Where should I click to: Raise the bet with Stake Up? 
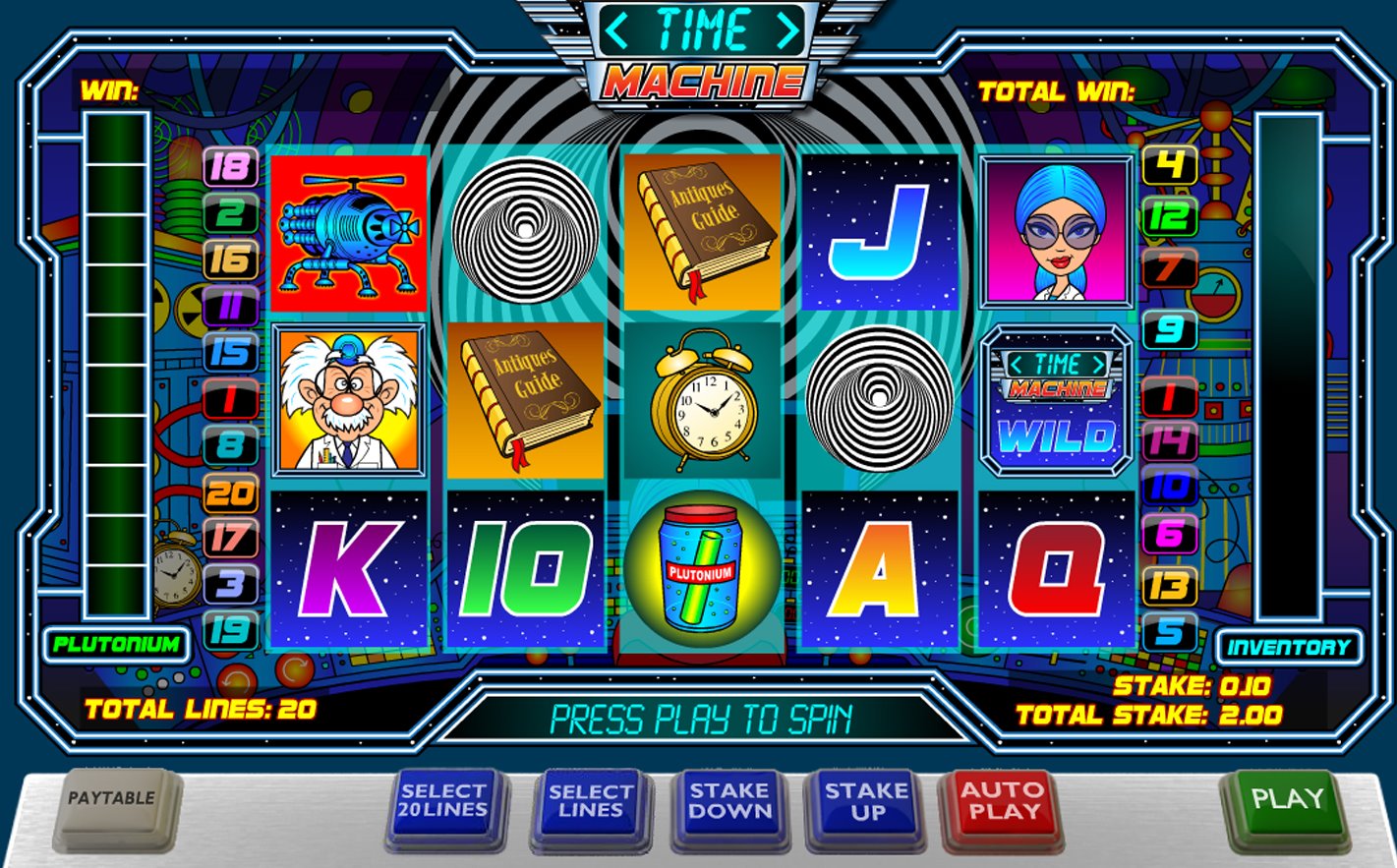(867, 802)
